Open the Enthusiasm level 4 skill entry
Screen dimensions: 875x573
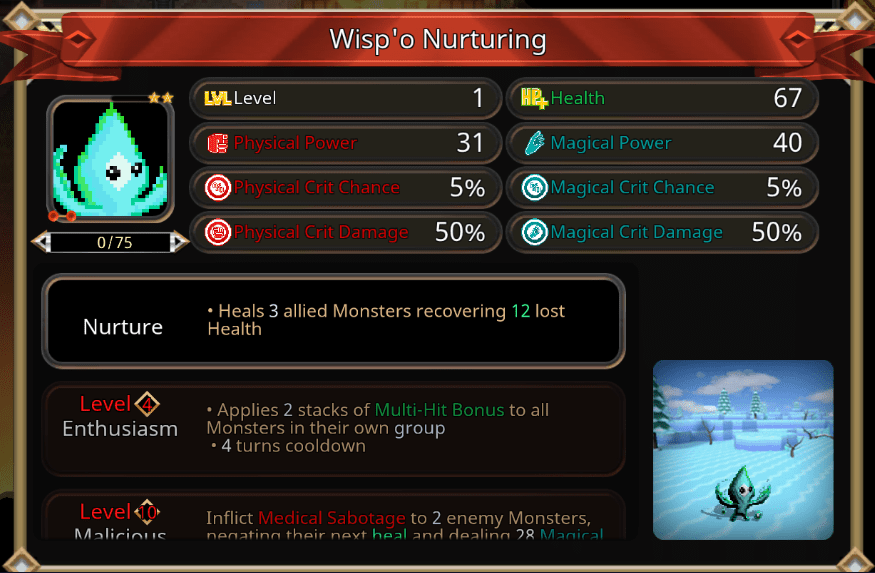pos(333,428)
